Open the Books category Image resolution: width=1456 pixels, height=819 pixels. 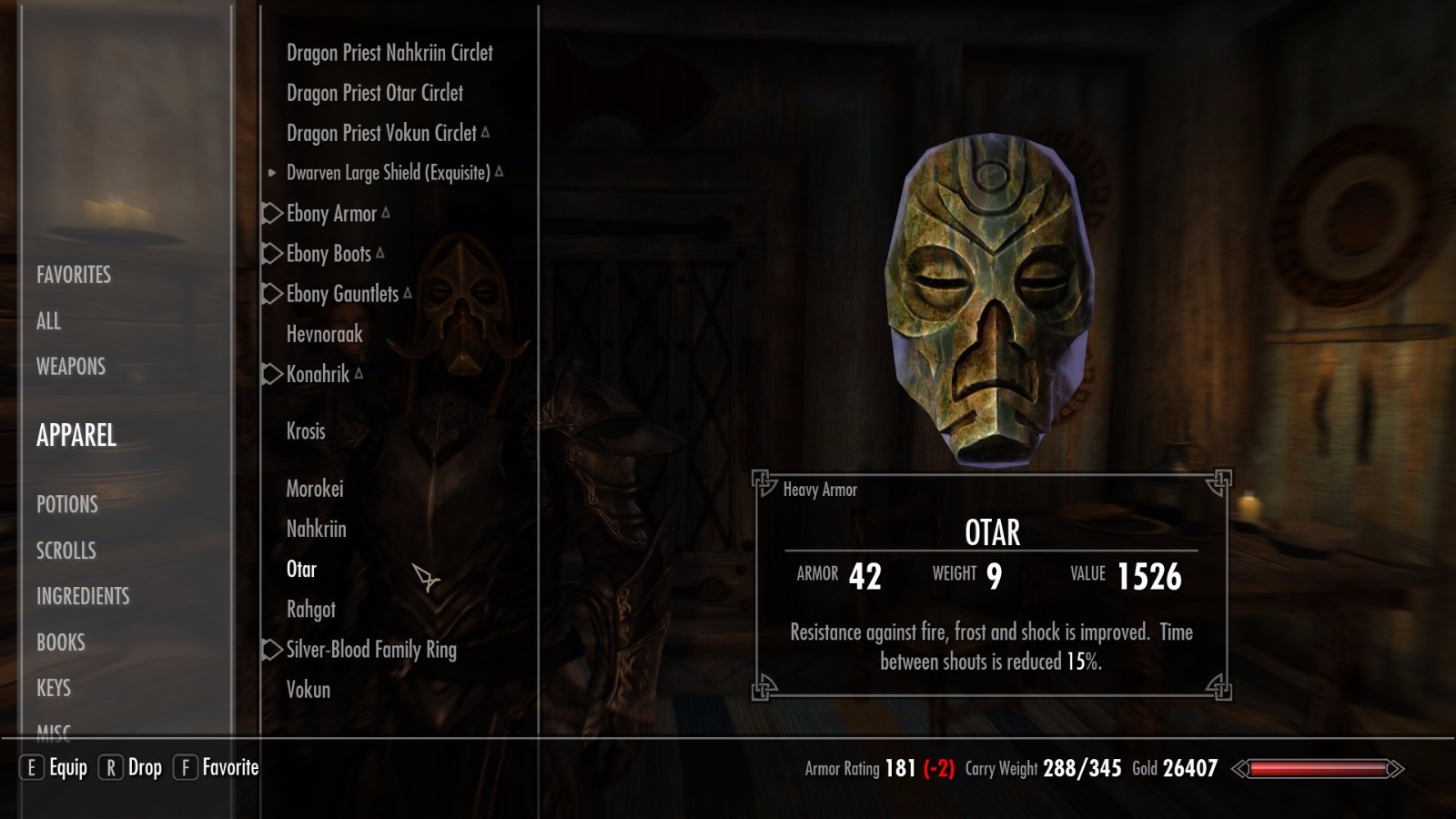point(61,642)
